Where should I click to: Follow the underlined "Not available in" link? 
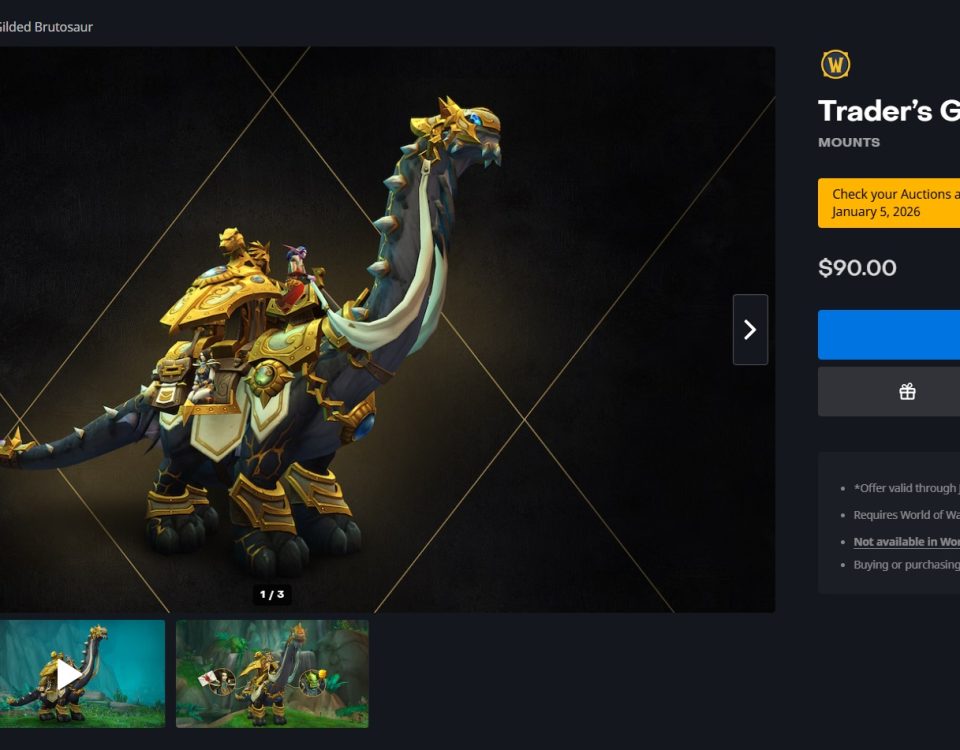pos(906,542)
